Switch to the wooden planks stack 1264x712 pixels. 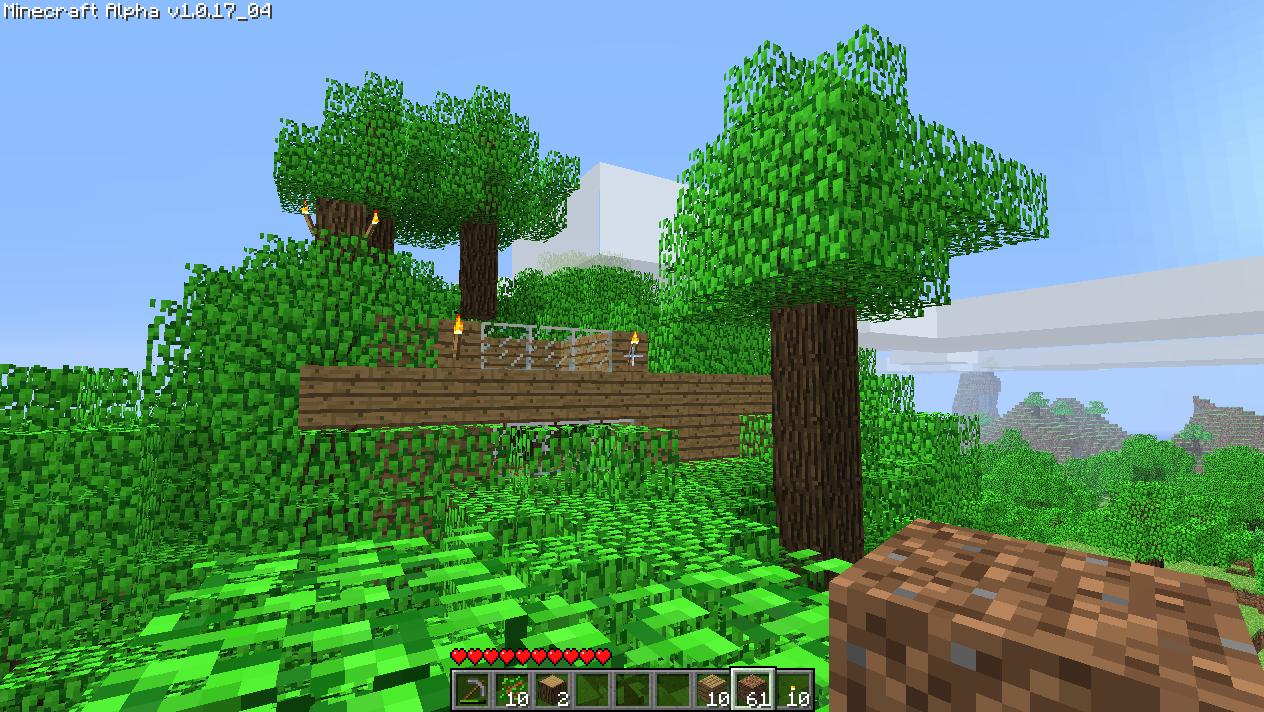click(x=713, y=690)
